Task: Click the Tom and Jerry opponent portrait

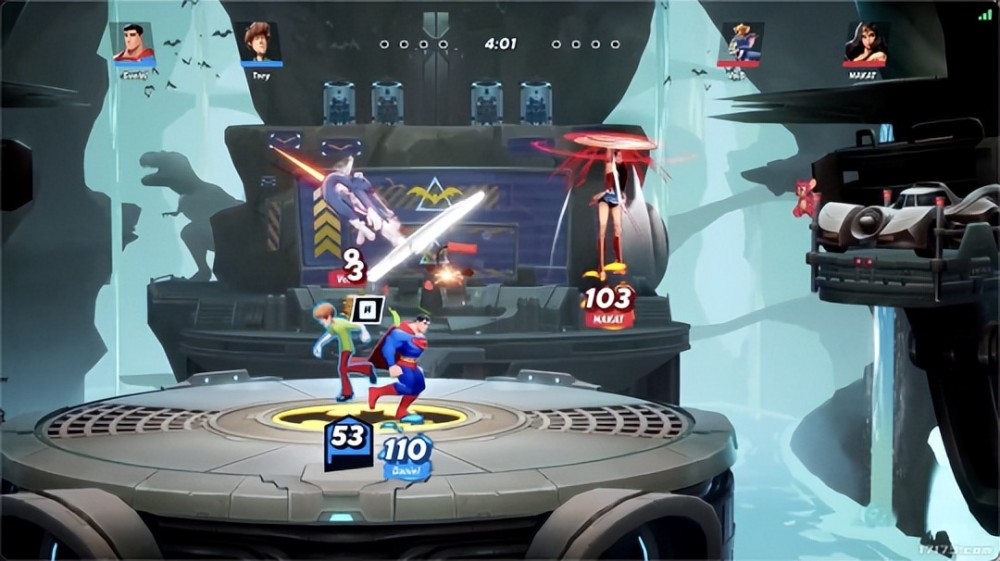Action: coord(741,41)
